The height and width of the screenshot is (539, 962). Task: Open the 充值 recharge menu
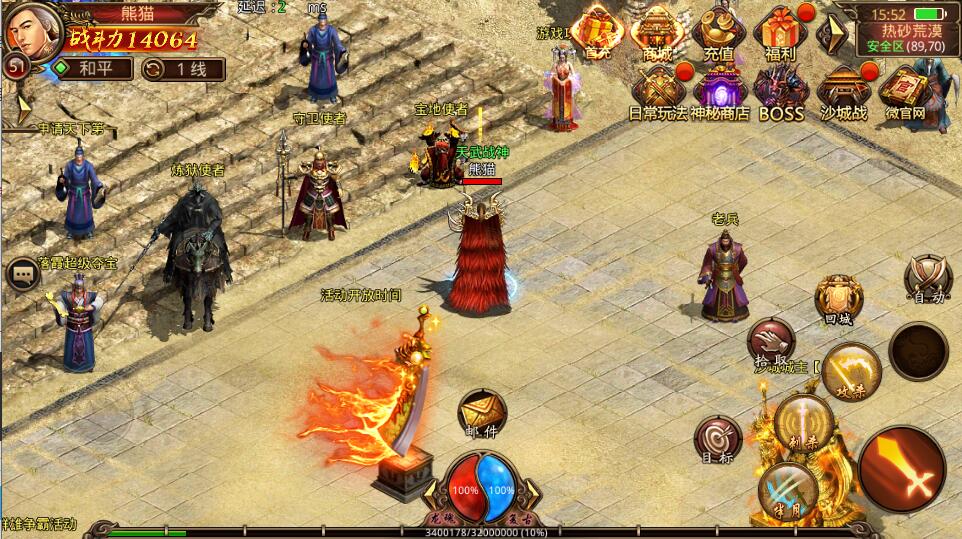tap(718, 32)
